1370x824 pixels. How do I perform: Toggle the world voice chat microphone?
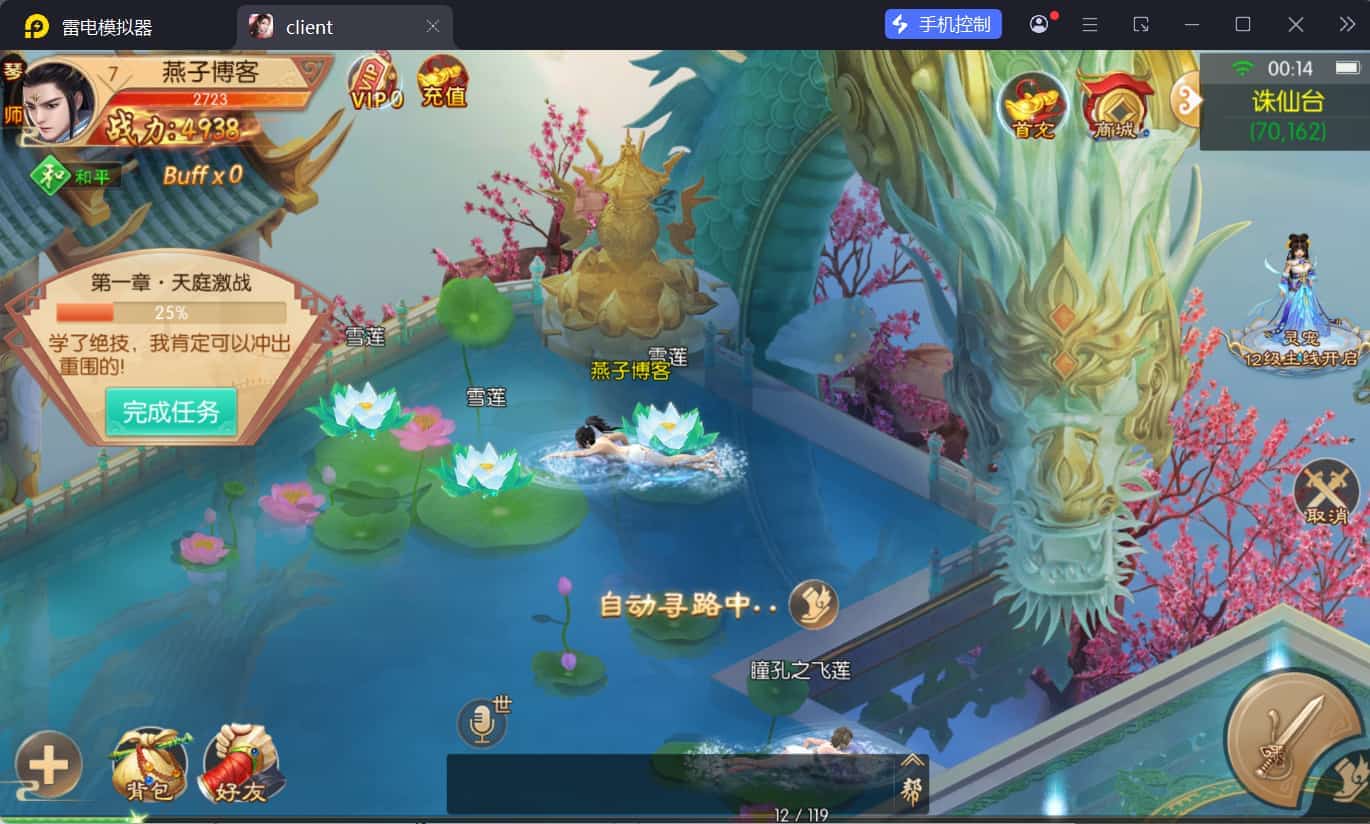coord(484,722)
